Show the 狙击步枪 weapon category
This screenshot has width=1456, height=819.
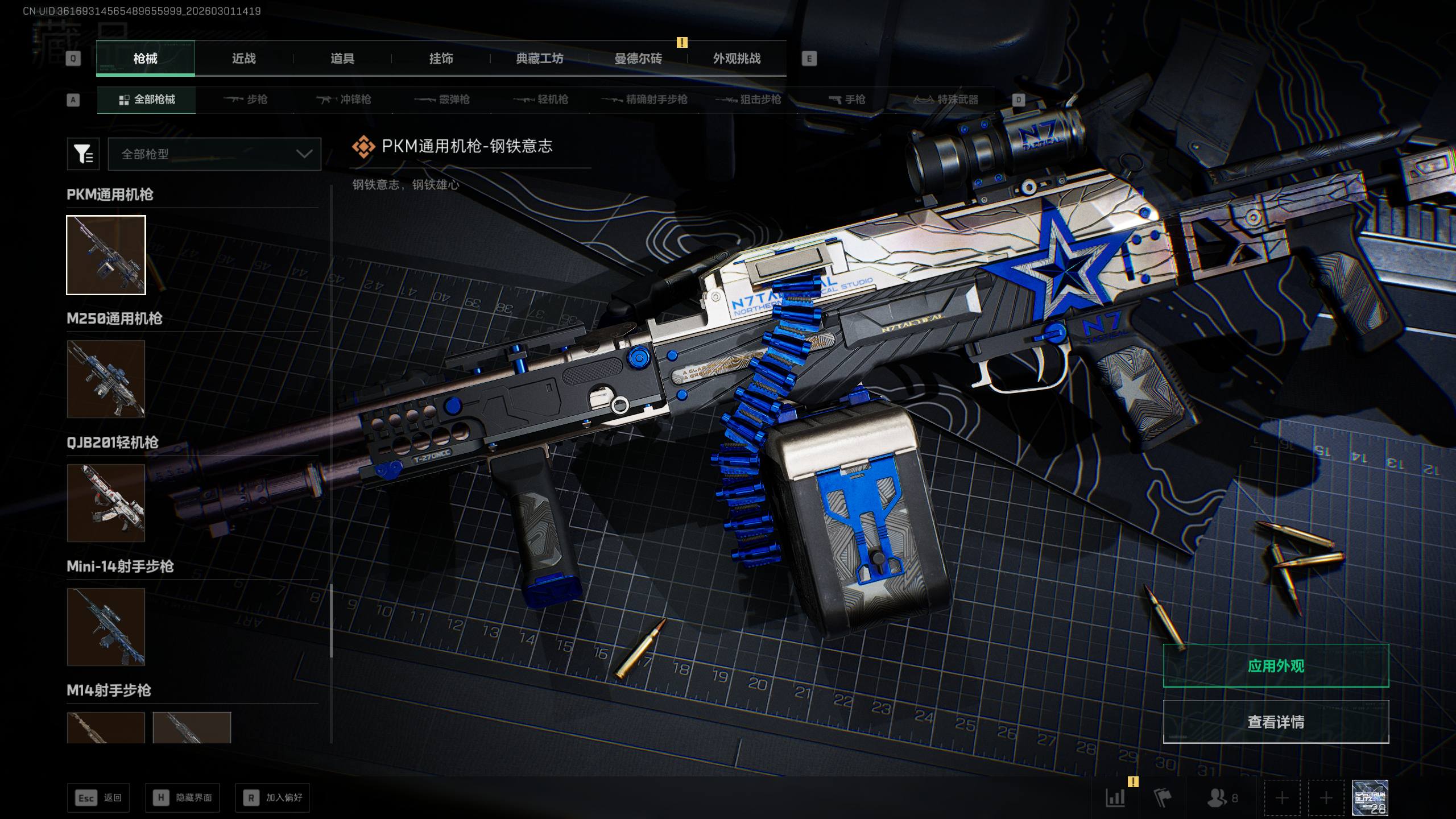click(748, 100)
